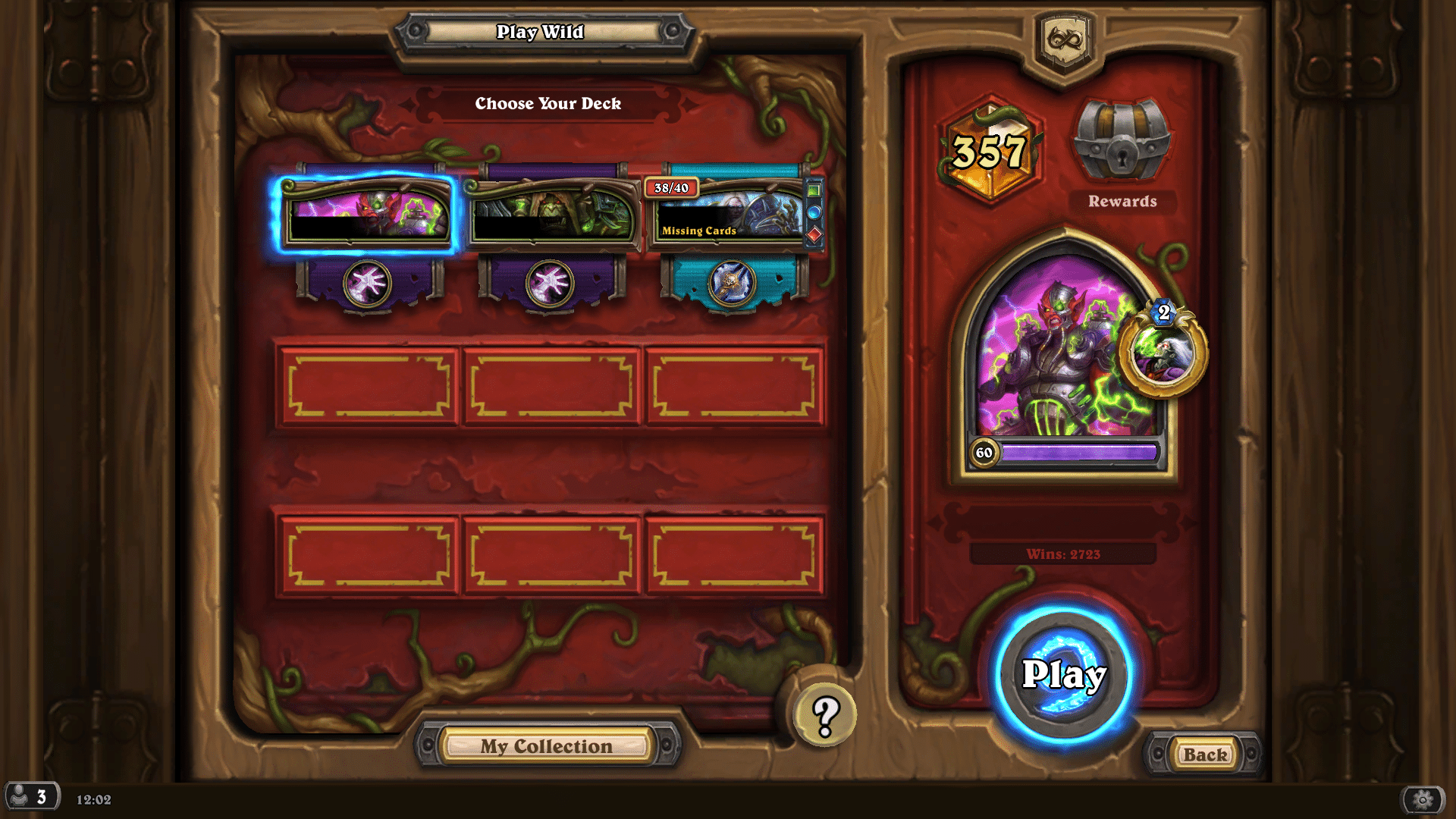View the rank 357 legend badge
Screen dimensions: 1456x819
click(990, 151)
